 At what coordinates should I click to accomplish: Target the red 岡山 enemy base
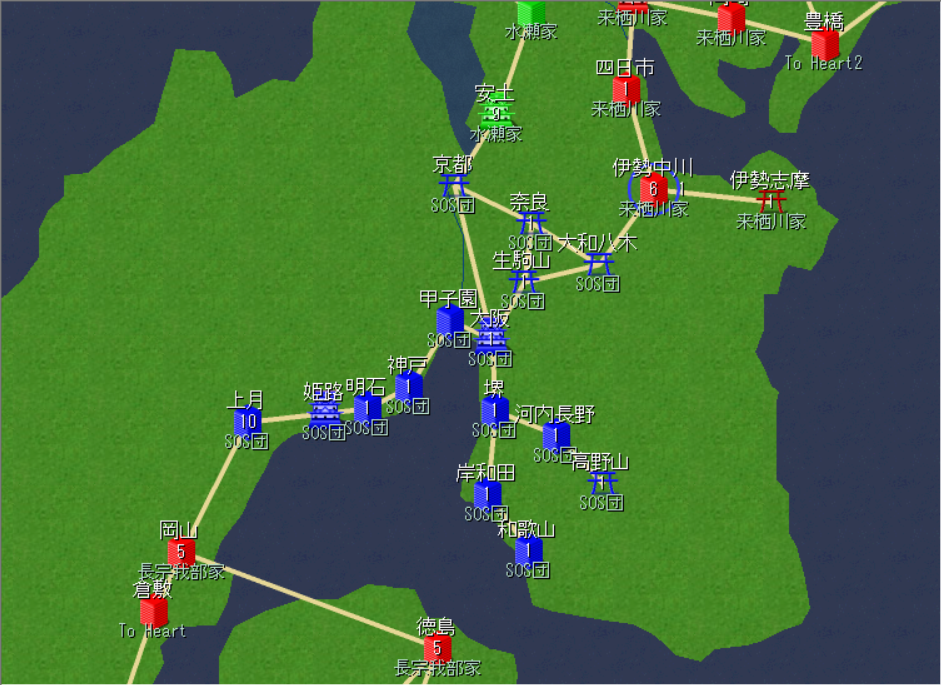pos(181,550)
